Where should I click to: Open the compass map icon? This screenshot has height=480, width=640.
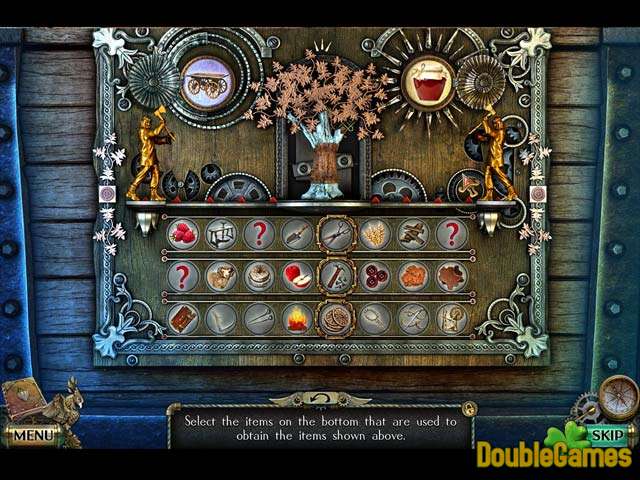619,397
